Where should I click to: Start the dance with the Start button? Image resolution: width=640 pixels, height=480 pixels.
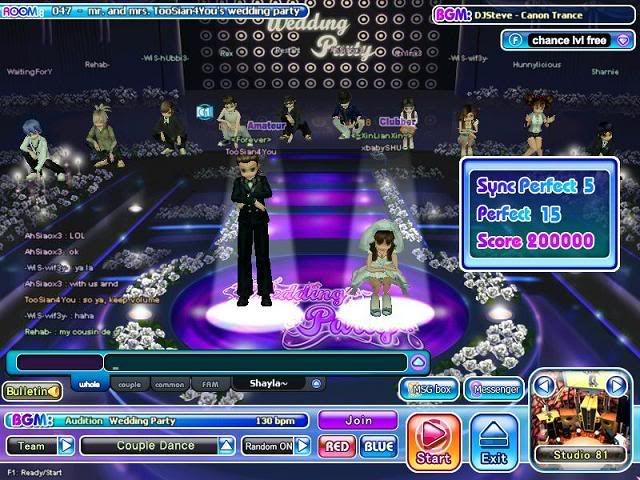coord(433,441)
